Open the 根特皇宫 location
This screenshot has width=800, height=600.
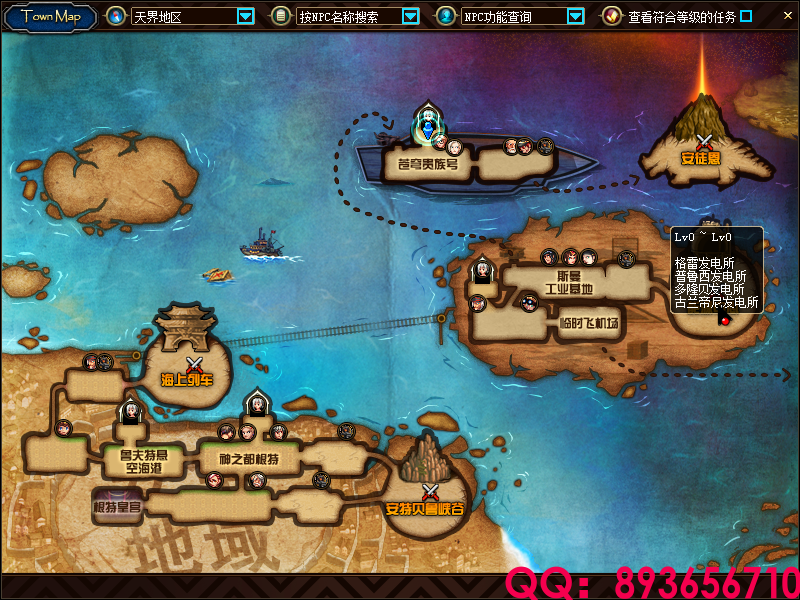(118, 507)
